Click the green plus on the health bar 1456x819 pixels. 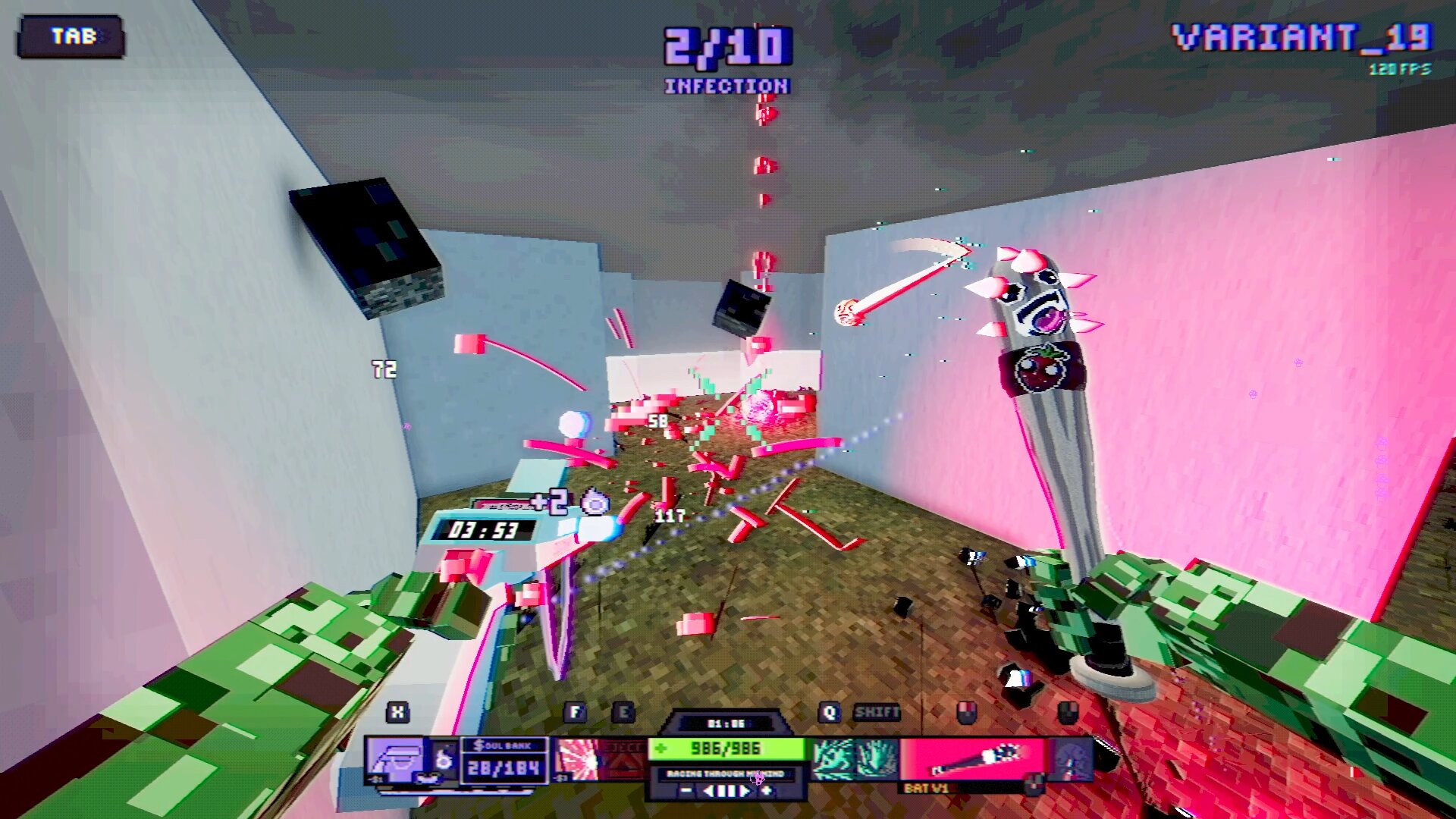(x=662, y=748)
